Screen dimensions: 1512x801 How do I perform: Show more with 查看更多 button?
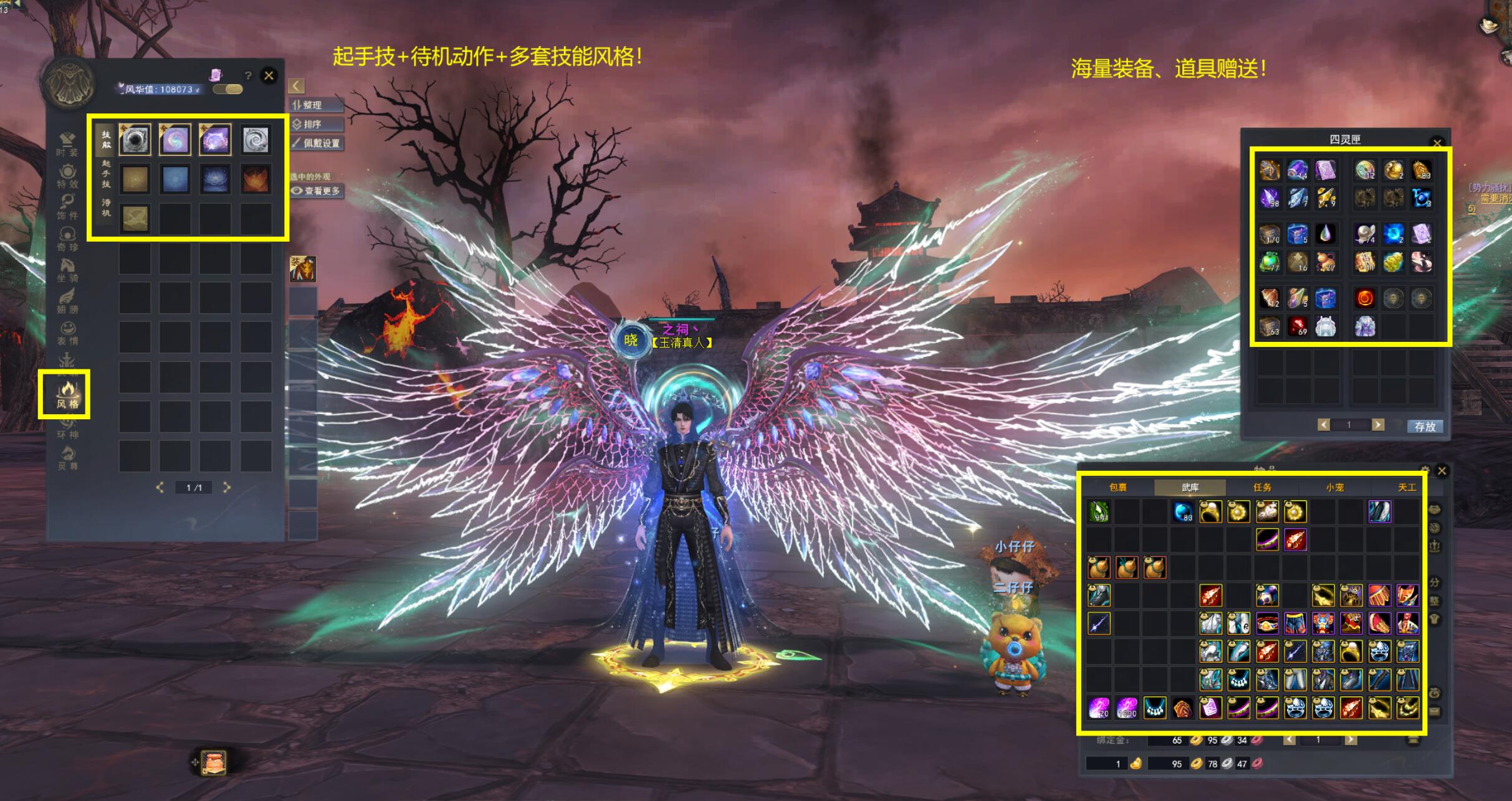tap(317, 191)
